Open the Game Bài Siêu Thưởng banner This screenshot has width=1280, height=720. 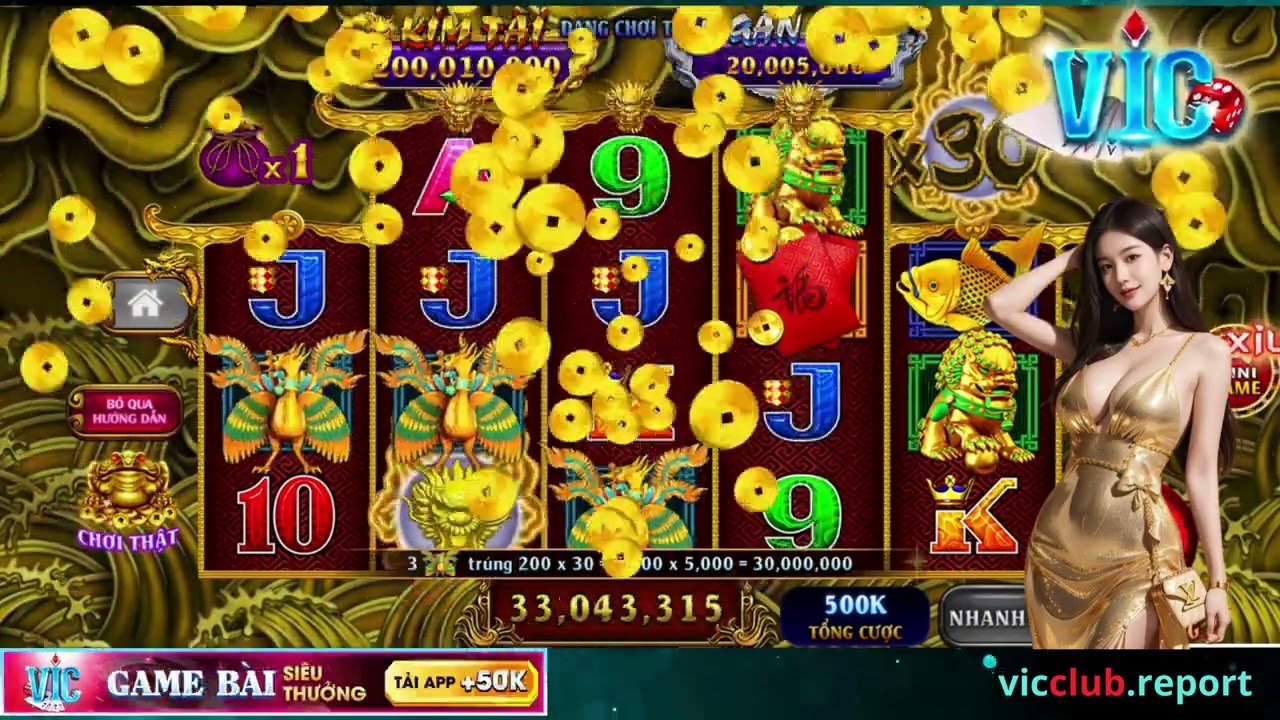click(x=236, y=684)
